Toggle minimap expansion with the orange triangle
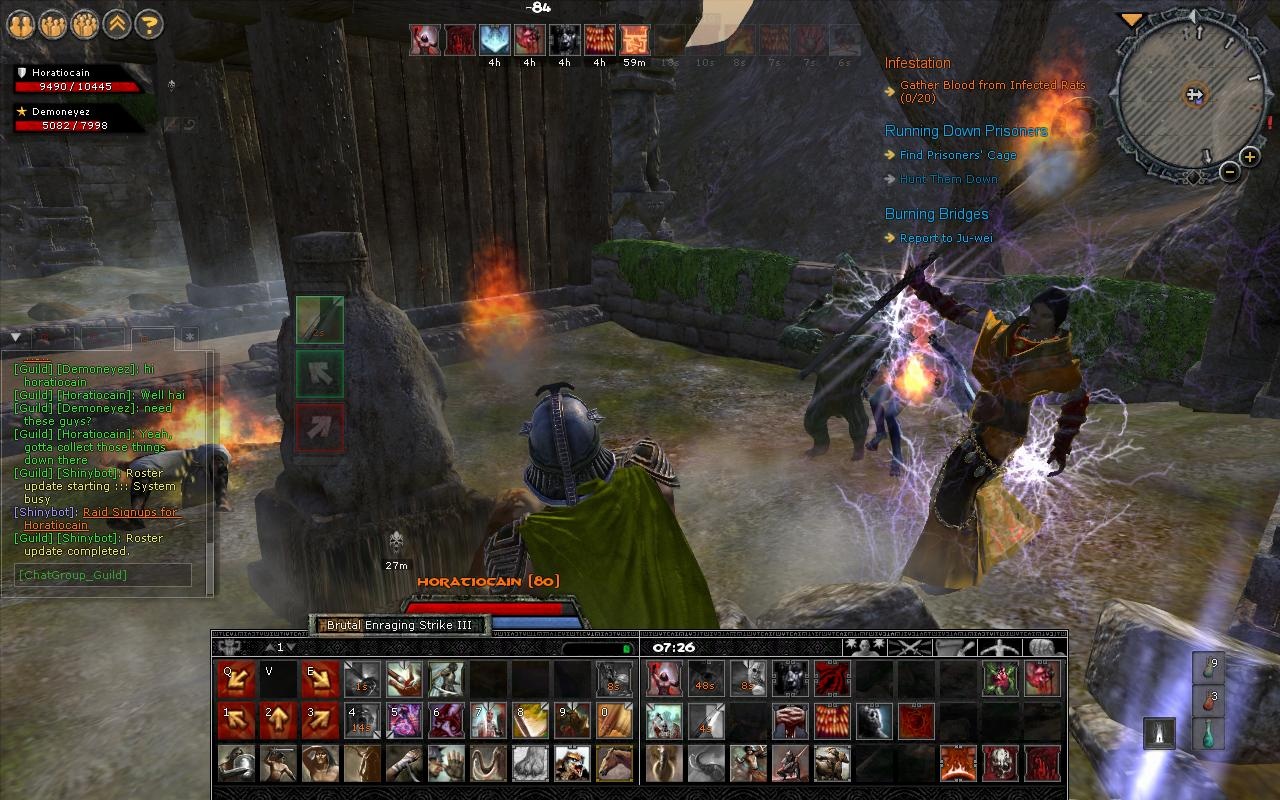Image resolution: width=1280 pixels, height=800 pixels. pyautogui.click(x=1134, y=18)
